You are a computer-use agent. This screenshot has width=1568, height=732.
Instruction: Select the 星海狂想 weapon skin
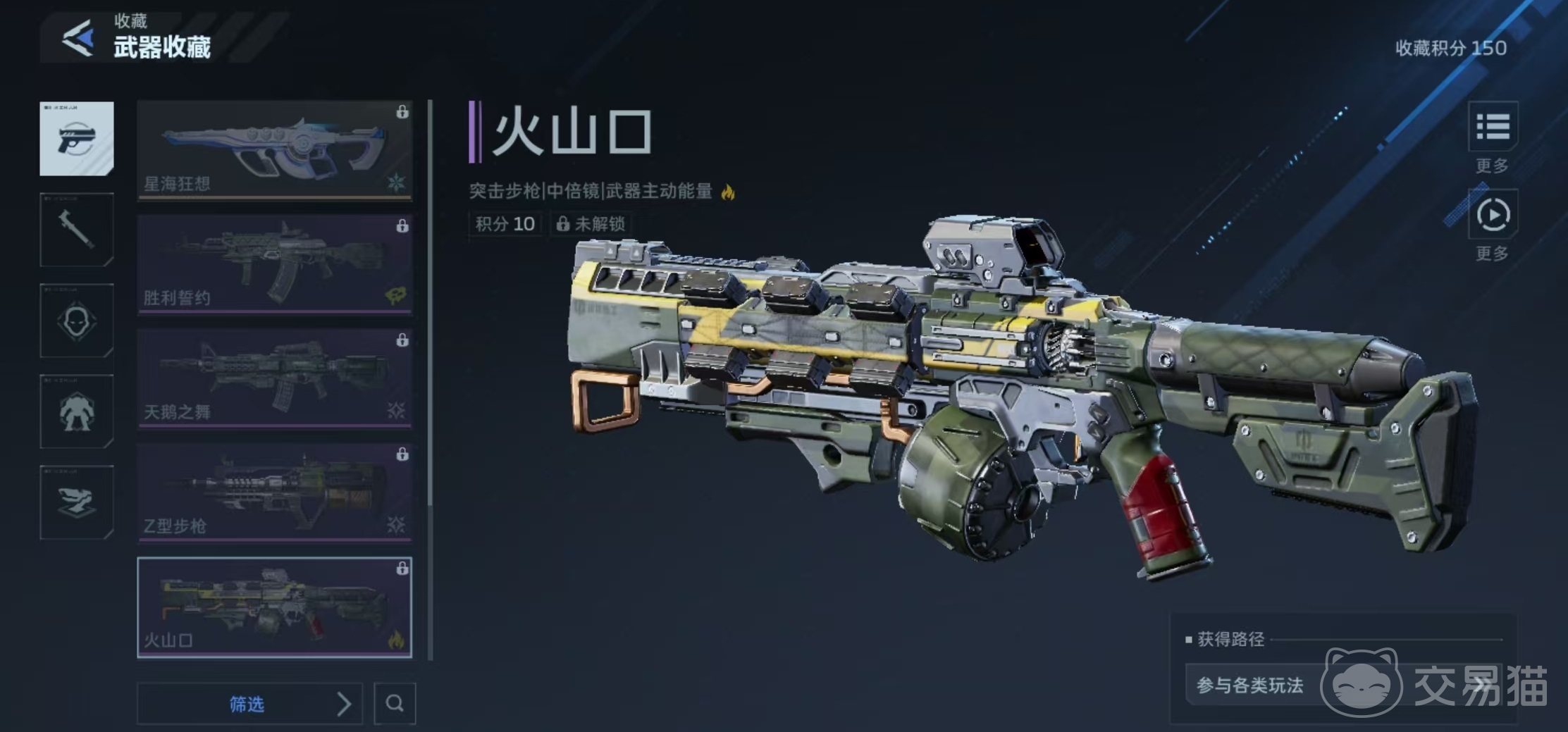(x=274, y=150)
